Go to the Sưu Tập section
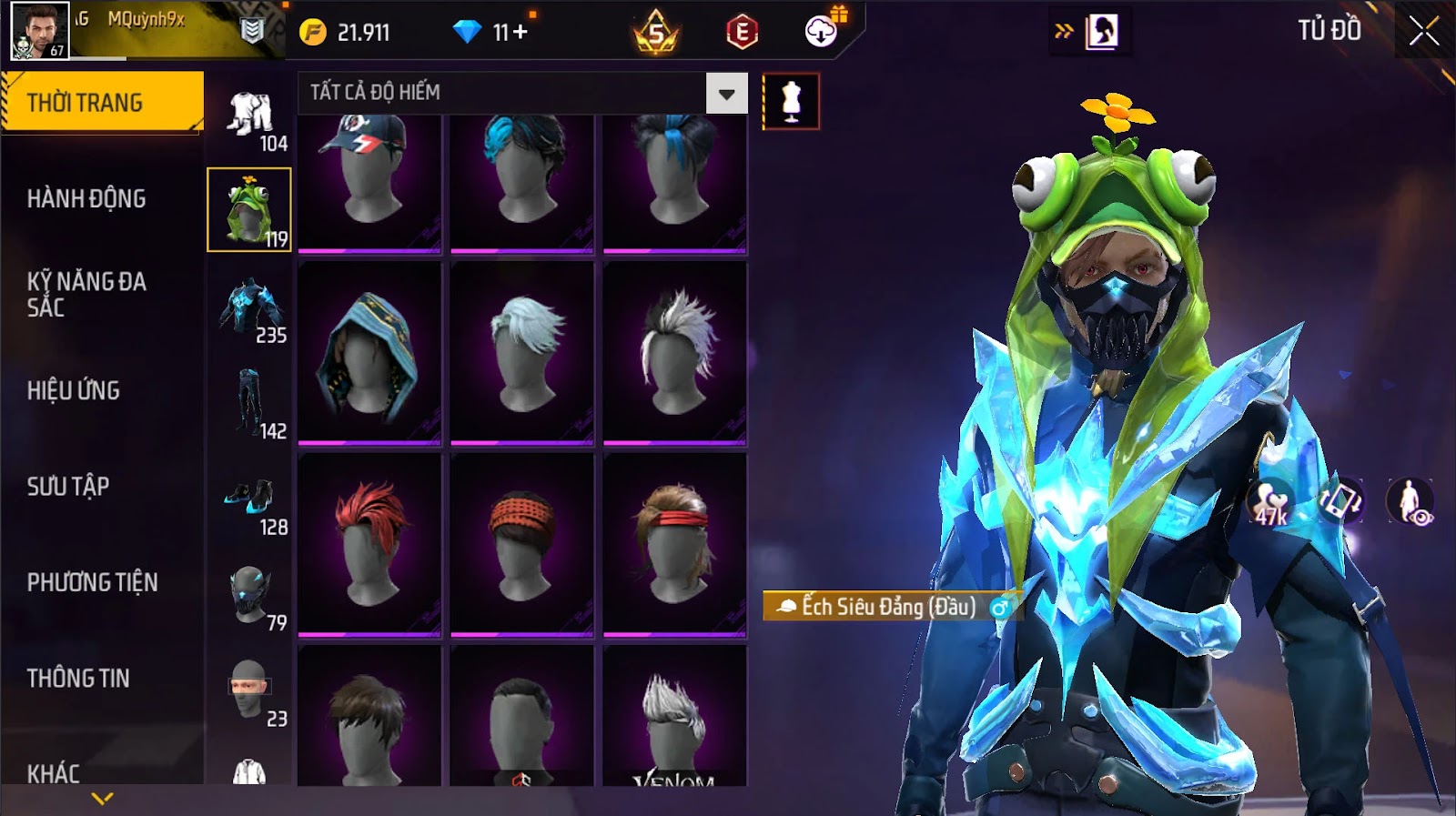 (68, 486)
